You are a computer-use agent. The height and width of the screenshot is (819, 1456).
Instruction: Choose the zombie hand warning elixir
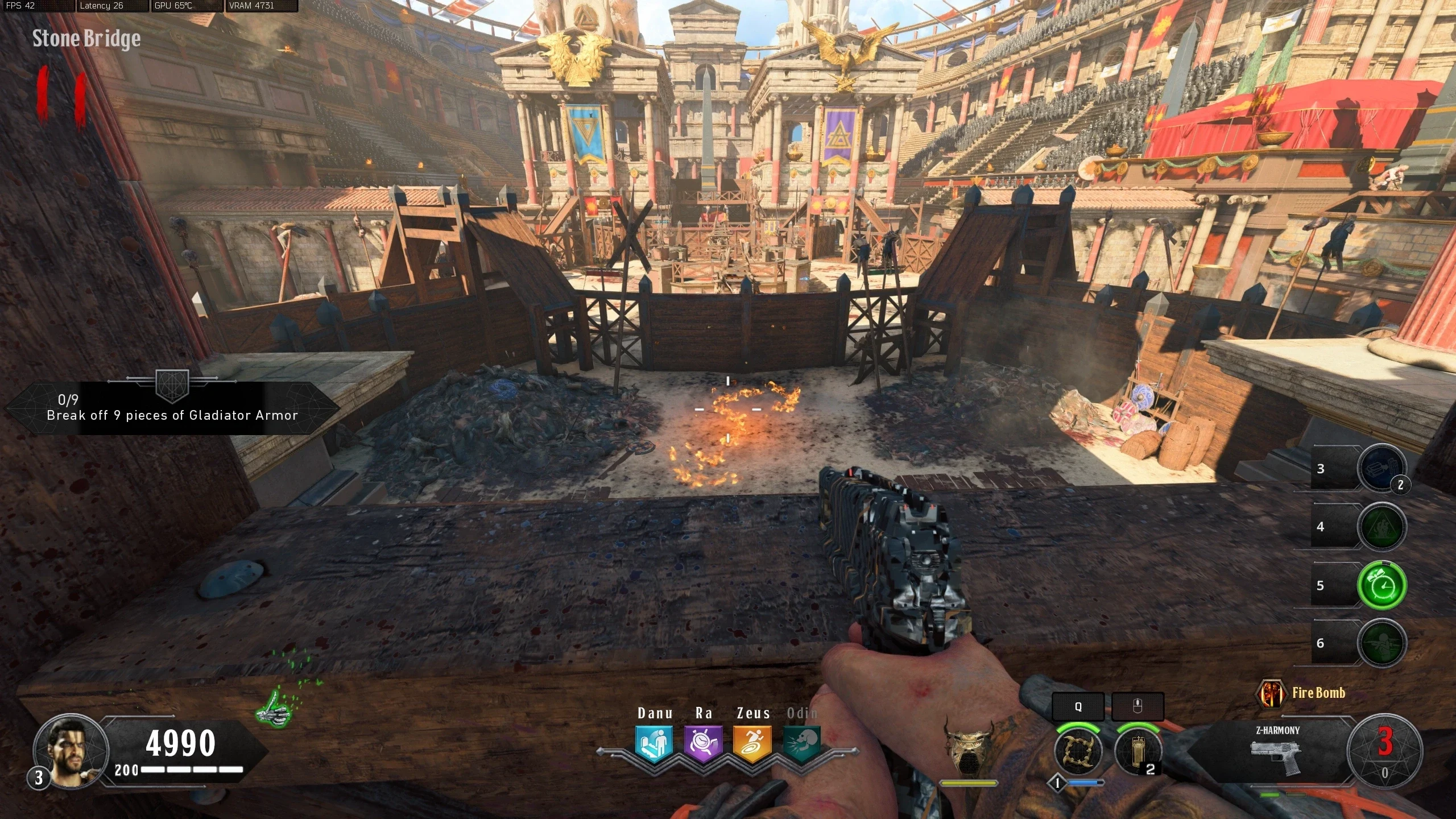pos(1381,527)
